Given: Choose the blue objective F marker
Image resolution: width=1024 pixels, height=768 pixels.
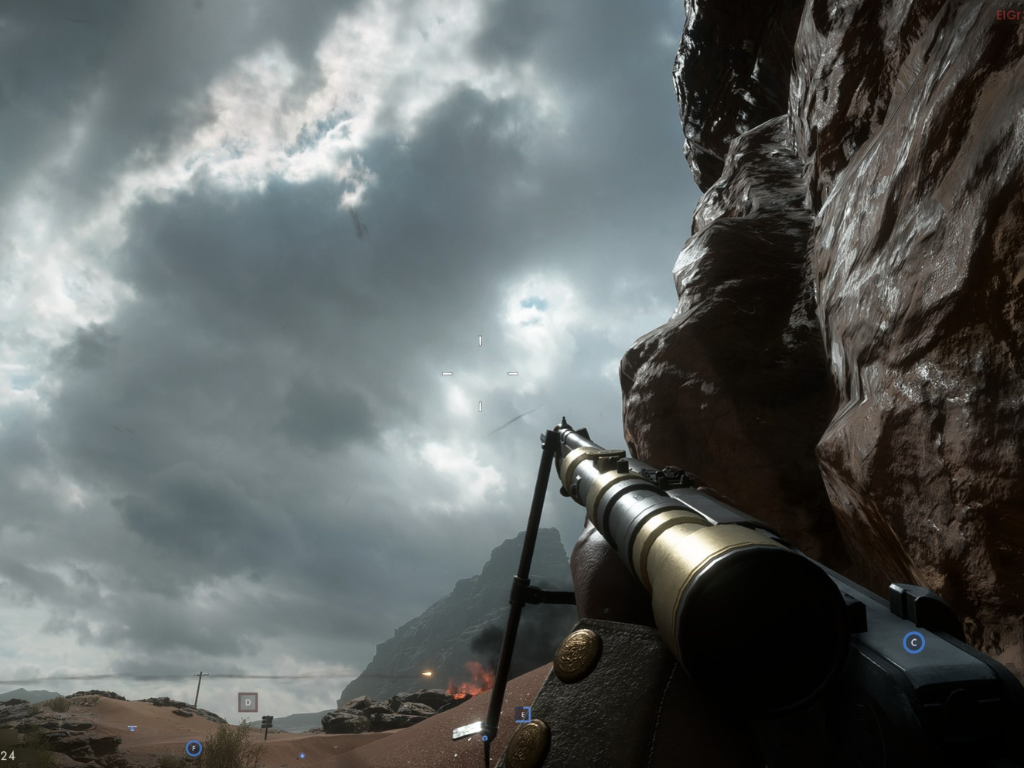Looking at the screenshot, I should 194,747.
